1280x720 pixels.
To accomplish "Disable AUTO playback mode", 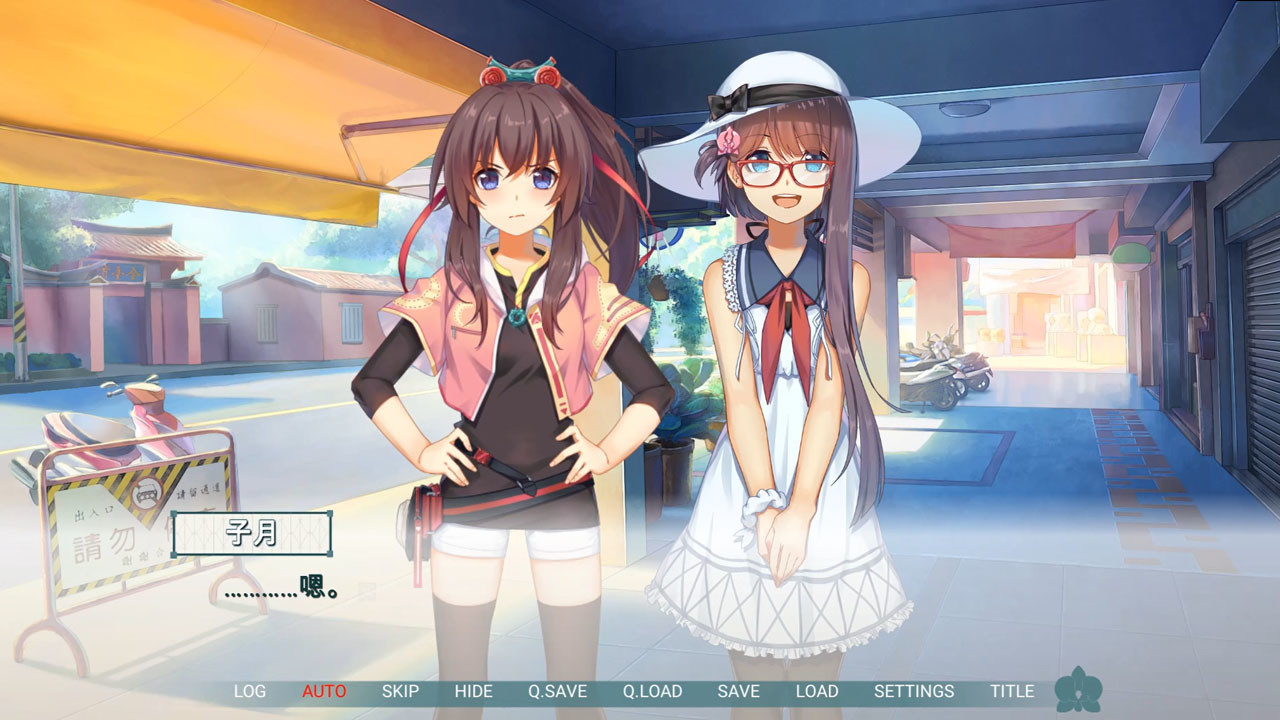I will coord(324,691).
